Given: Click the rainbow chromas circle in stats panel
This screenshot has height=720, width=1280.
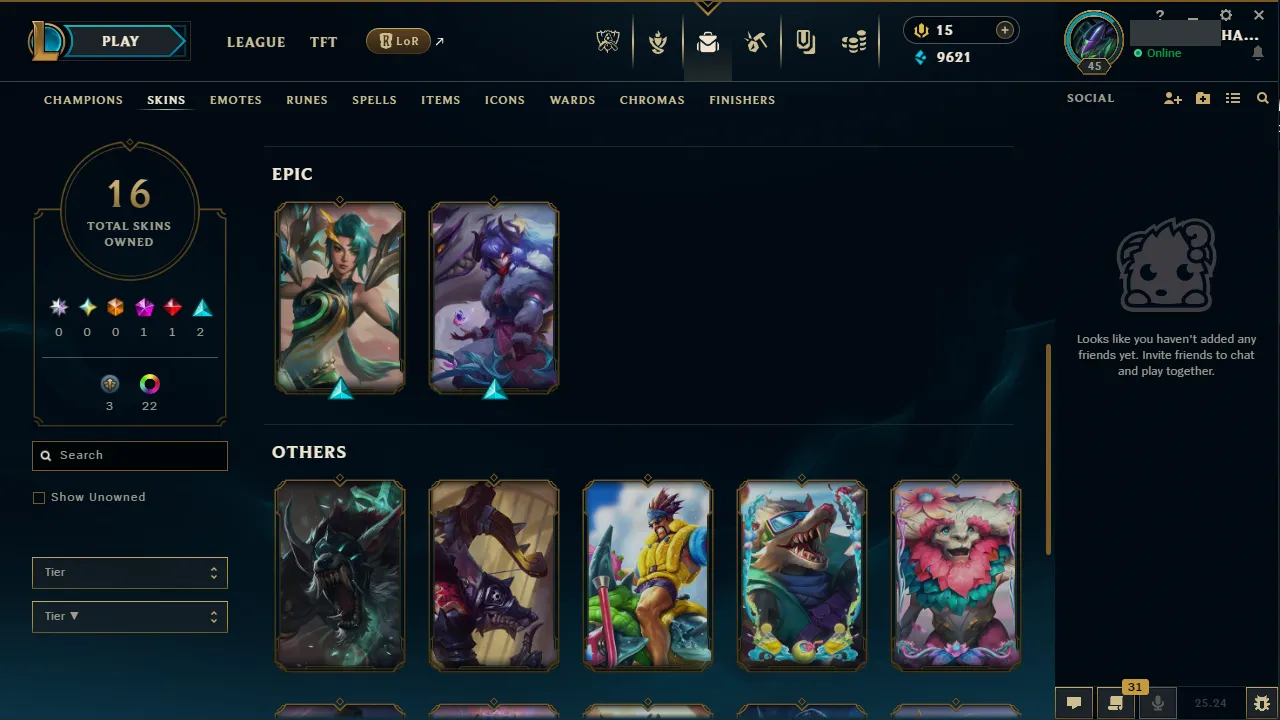Looking at the screenshot, I should point(149,383).
